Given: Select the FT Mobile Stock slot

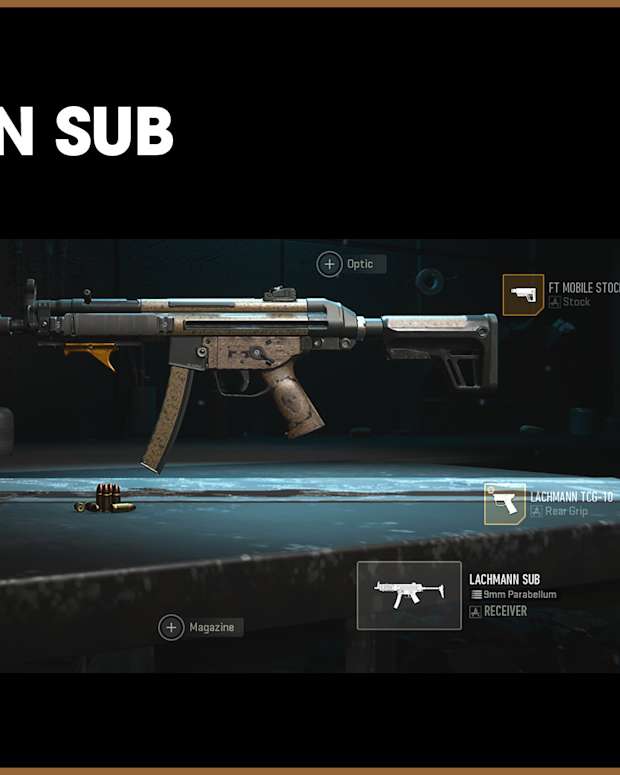Looking at the screenshot, I should tap(523, 295).
